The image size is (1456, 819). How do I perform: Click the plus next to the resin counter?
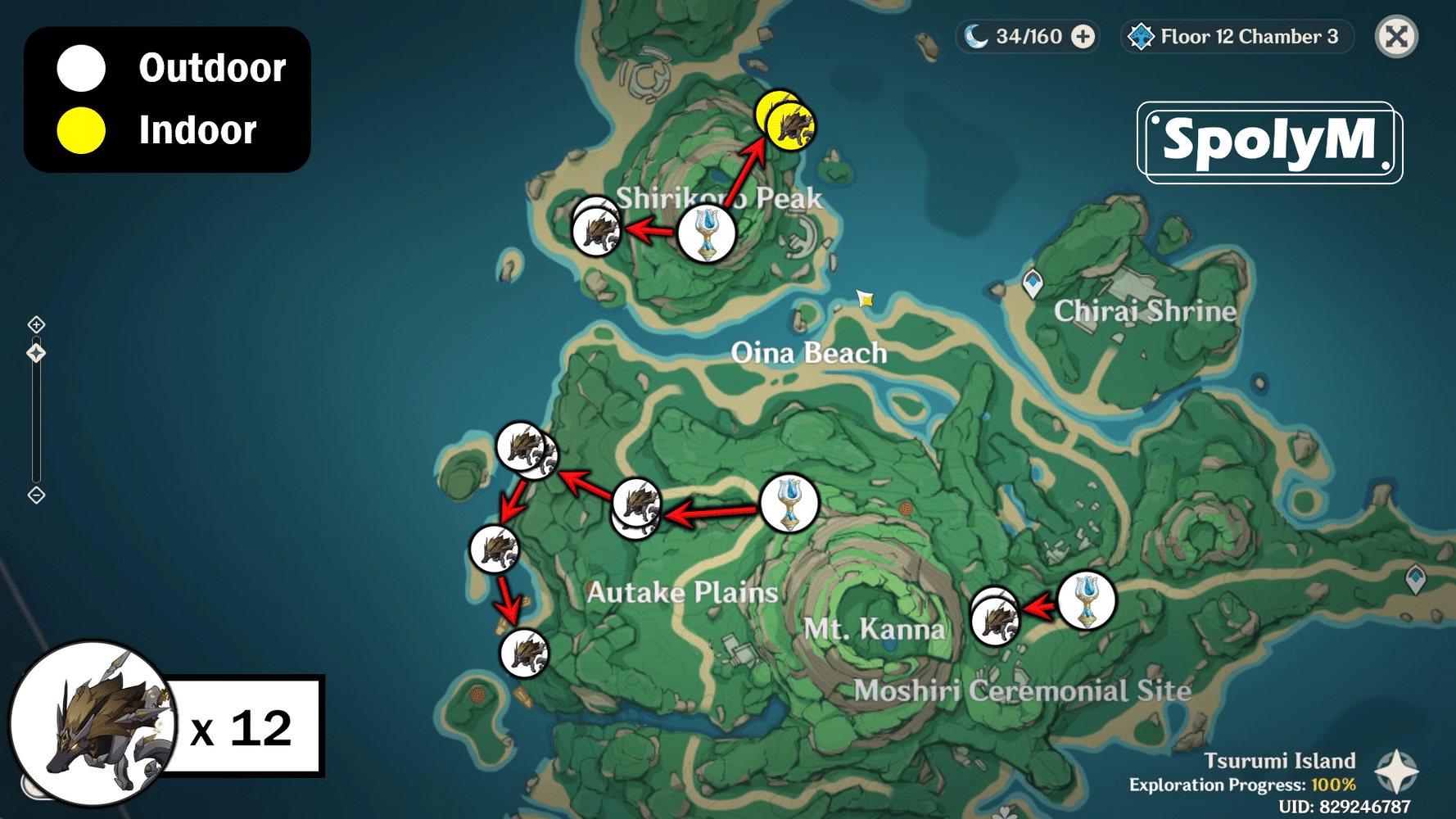1083,36
